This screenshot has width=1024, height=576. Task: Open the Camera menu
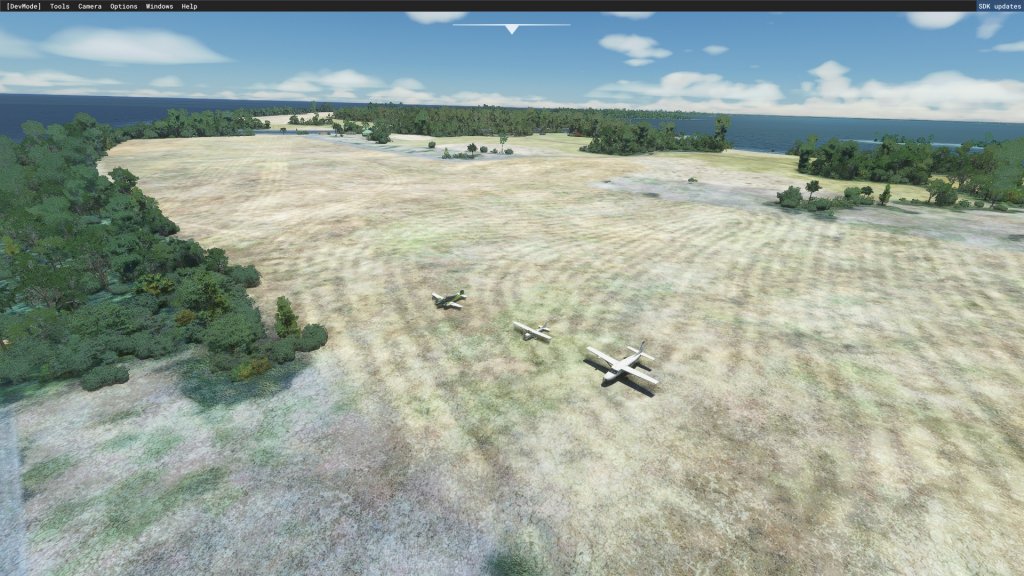point(90,6)
